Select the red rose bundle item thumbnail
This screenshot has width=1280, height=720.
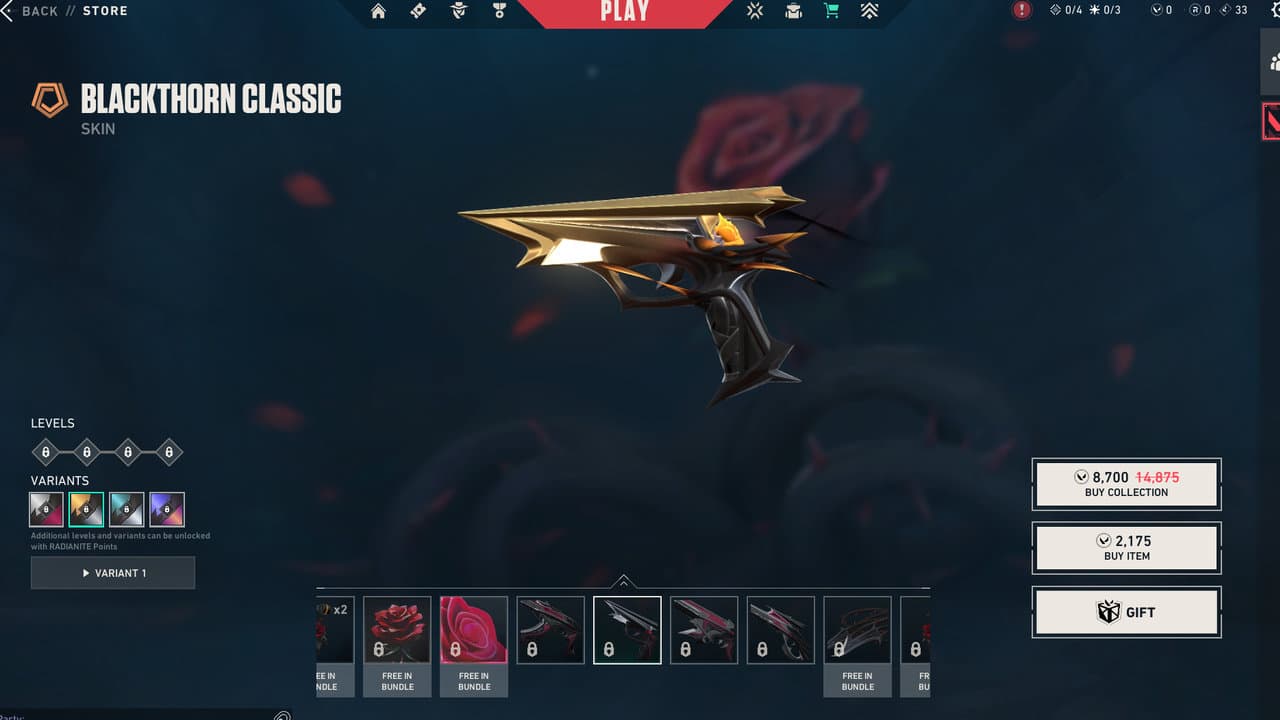pyautogui.click(x=397, y=630)
